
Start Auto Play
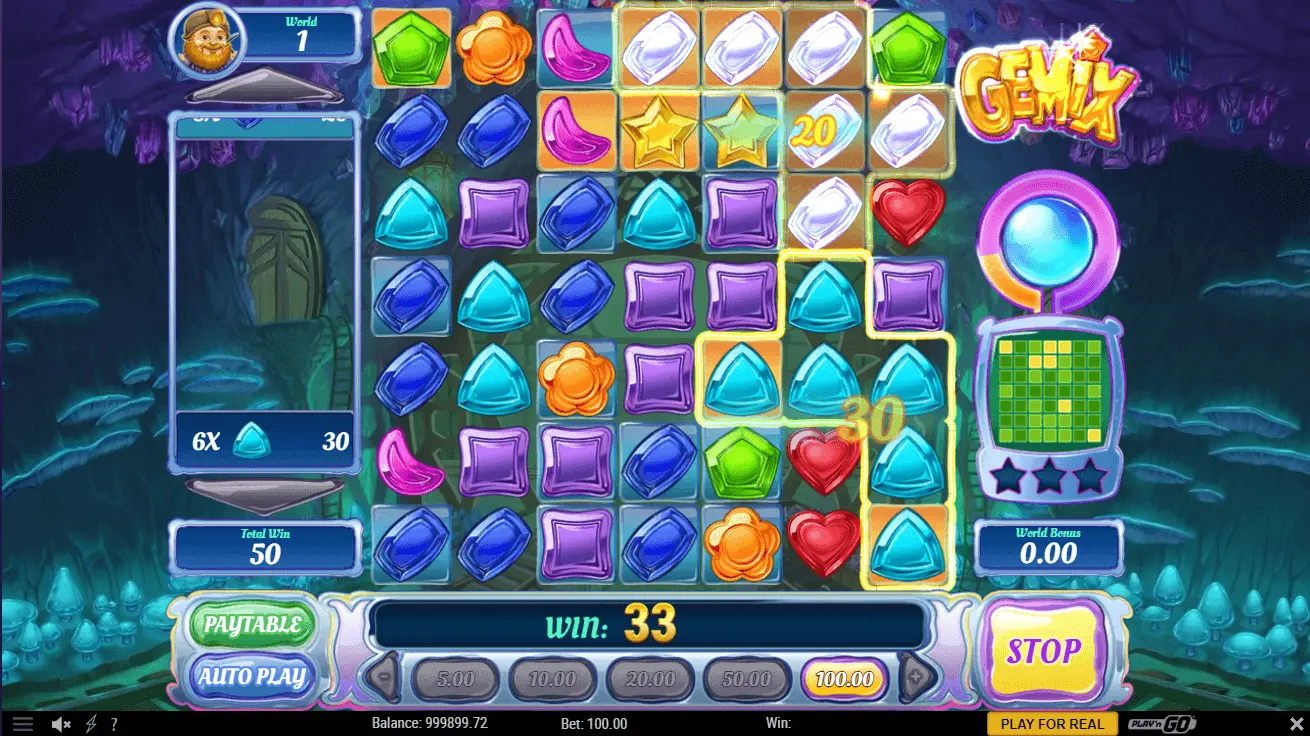tap(252, 677)
